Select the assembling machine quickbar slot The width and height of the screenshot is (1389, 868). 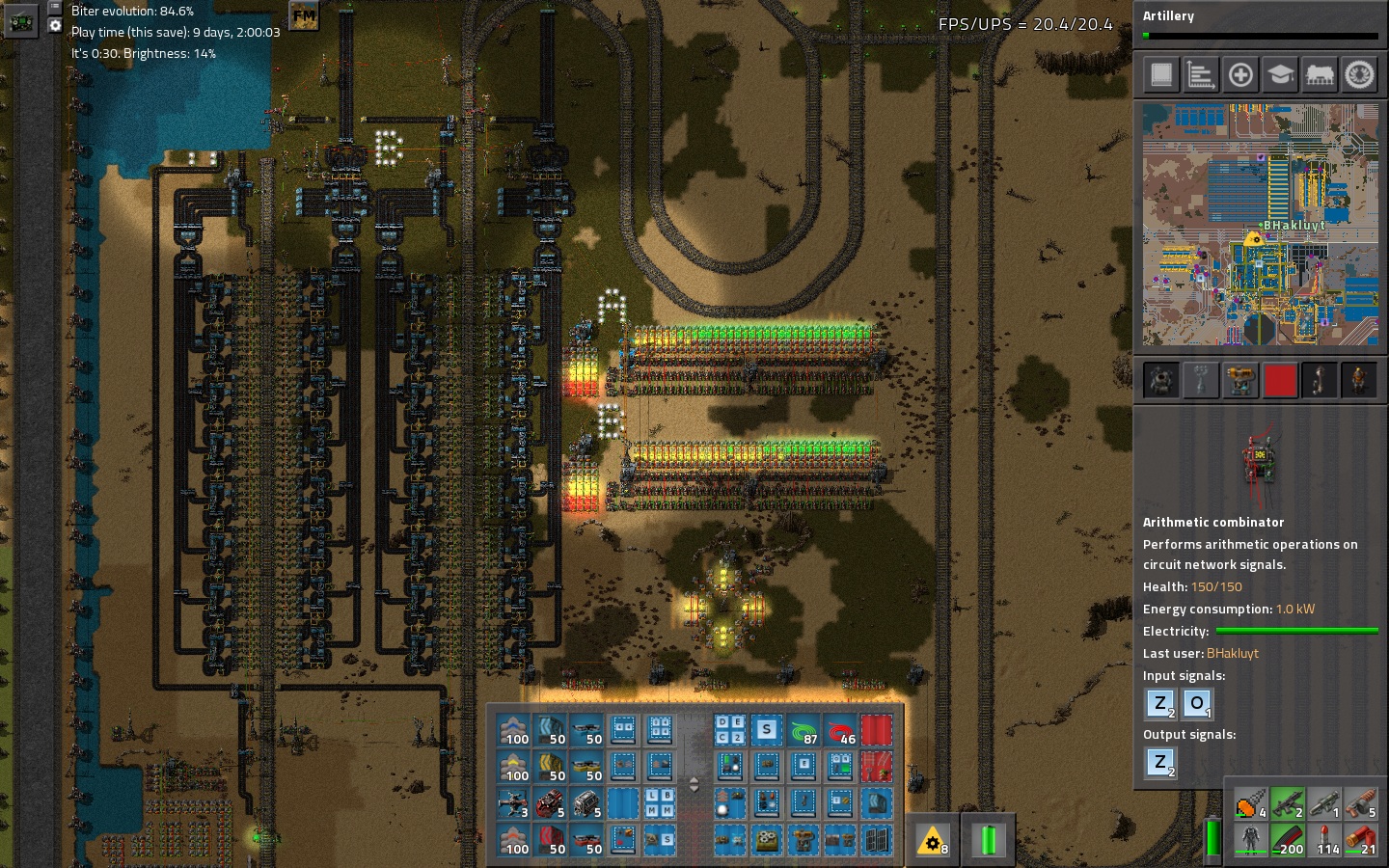tap(767, 840)
